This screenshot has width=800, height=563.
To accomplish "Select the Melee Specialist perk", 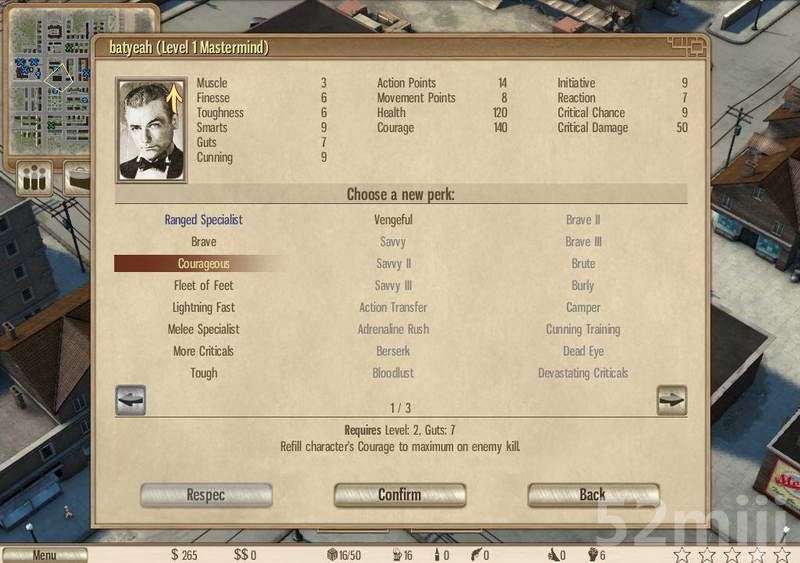I will click(x=203, y=330).
